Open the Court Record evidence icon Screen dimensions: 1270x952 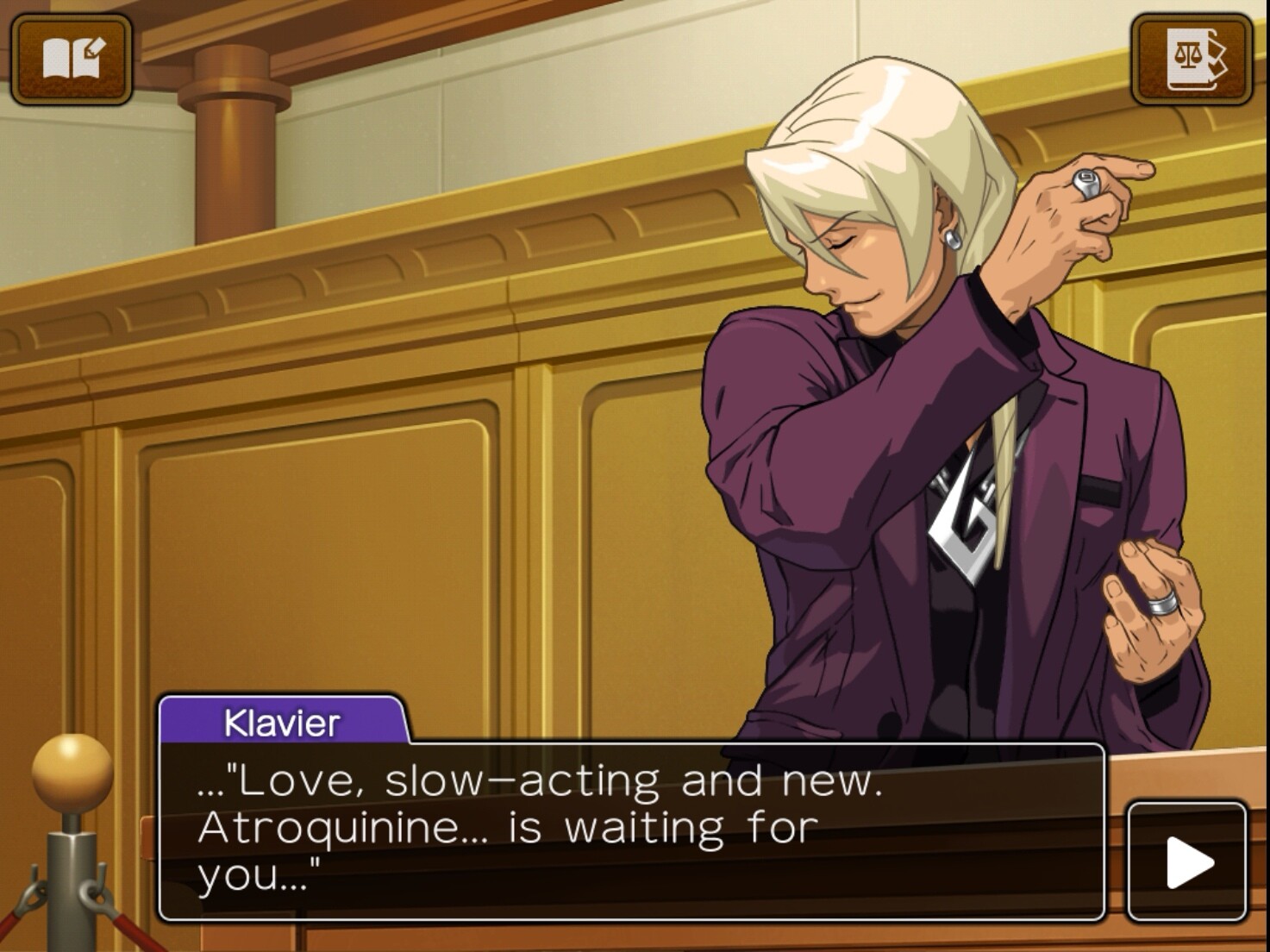pos(1192,59)
